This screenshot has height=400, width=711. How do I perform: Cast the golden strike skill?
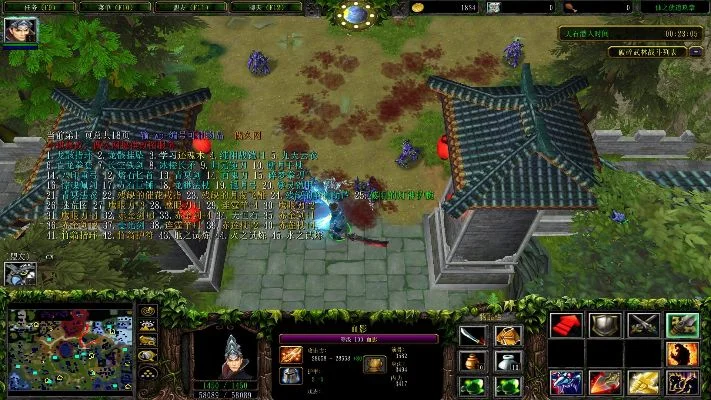(x=643, y=382)
